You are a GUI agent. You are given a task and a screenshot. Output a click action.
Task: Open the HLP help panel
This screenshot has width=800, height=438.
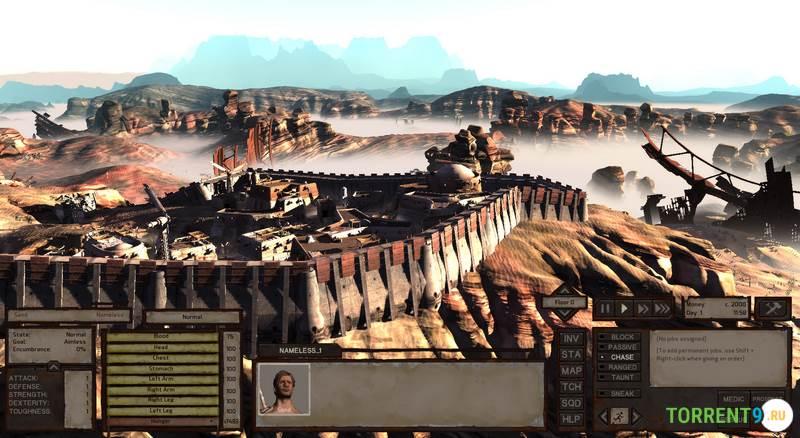[x=571, y=418]
